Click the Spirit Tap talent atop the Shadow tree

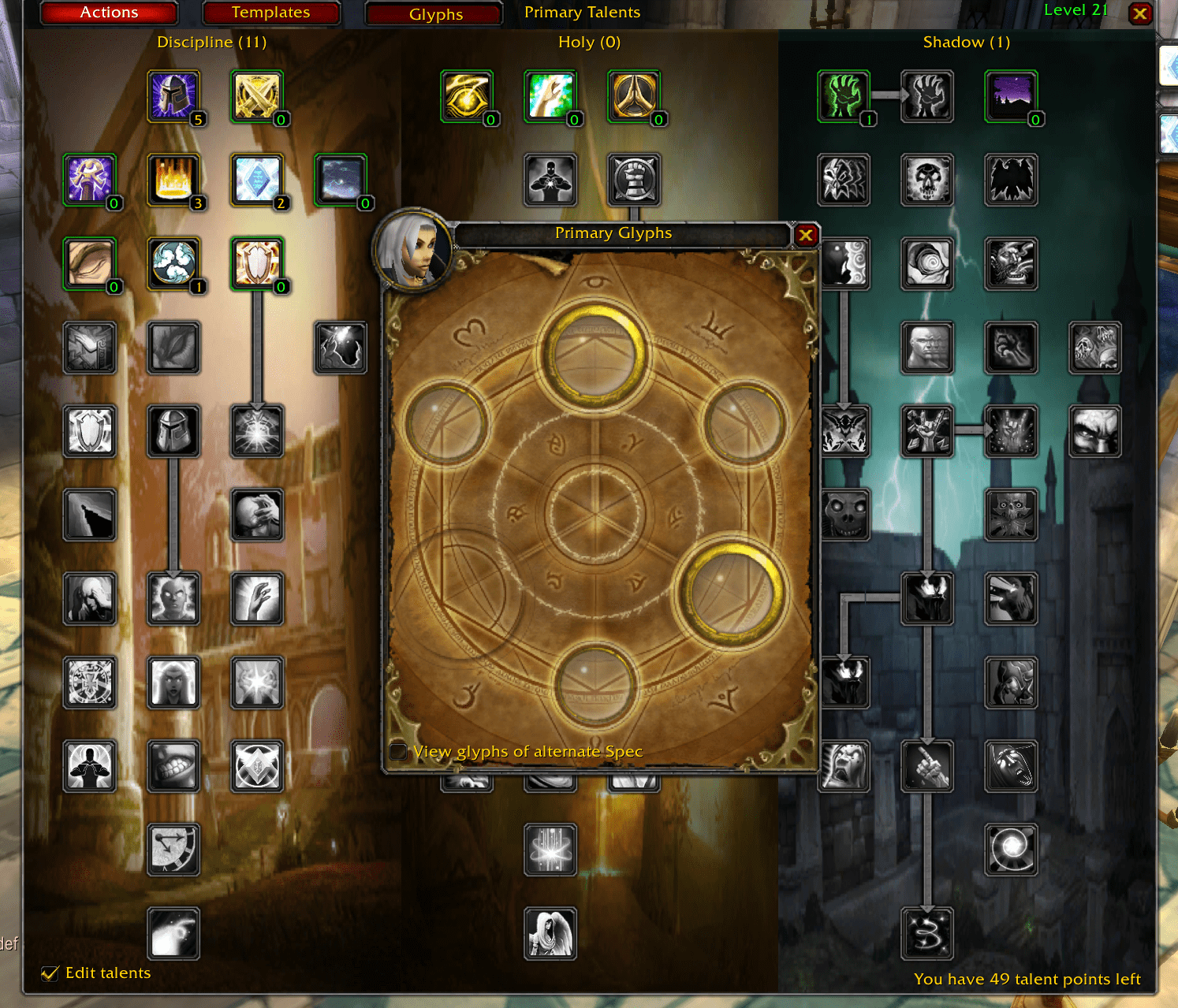click(x=843, y=96)
